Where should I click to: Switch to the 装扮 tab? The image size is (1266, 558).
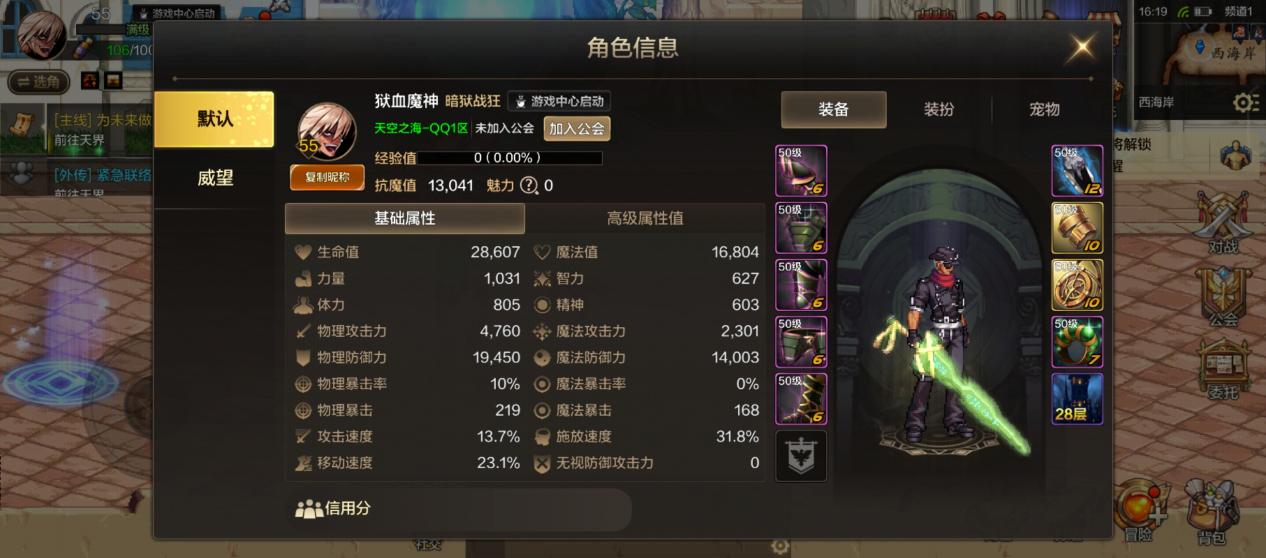coord(939,110)
